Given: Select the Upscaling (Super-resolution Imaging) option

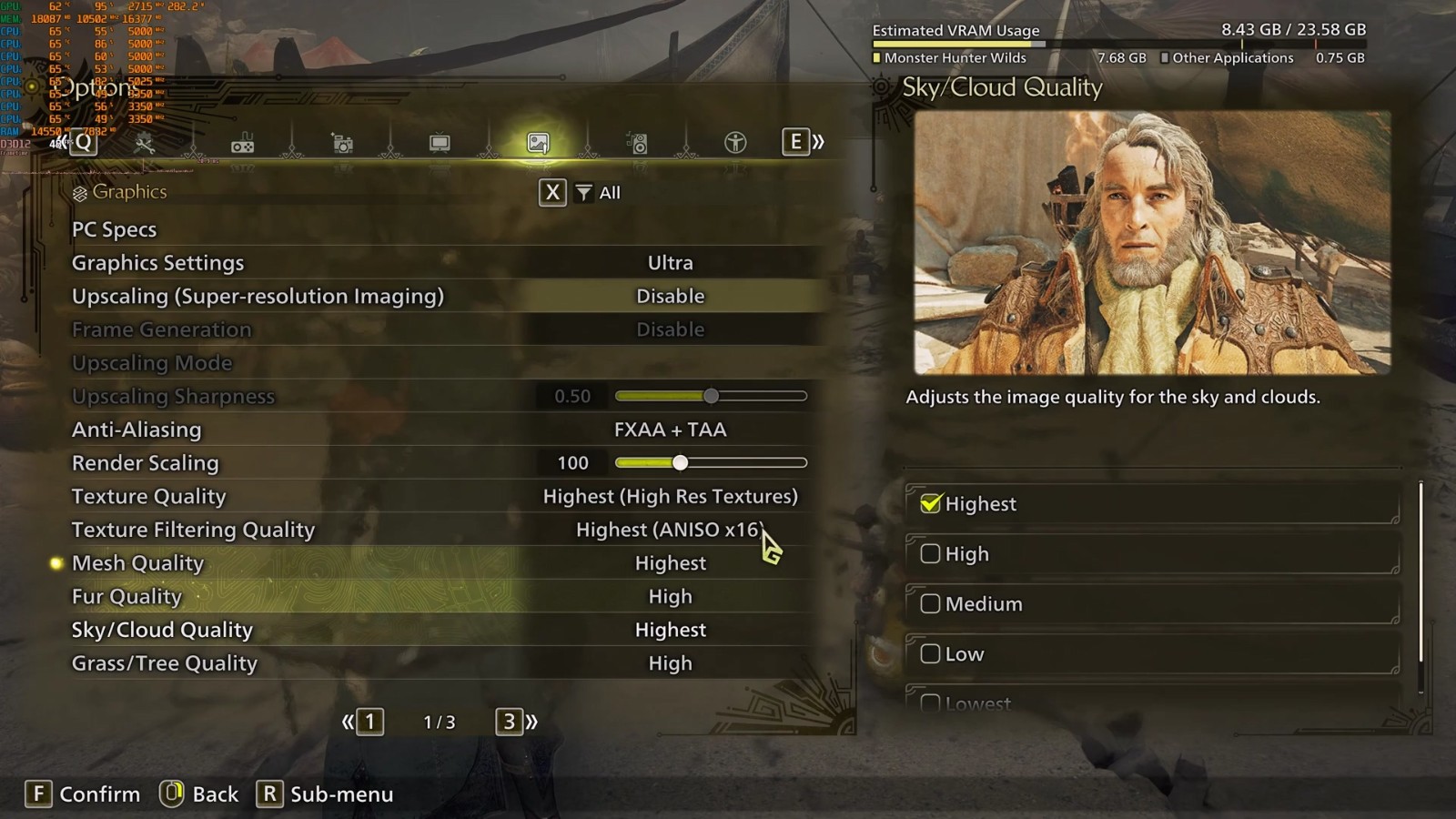Looking at the screenshot, I should point(437,297).
